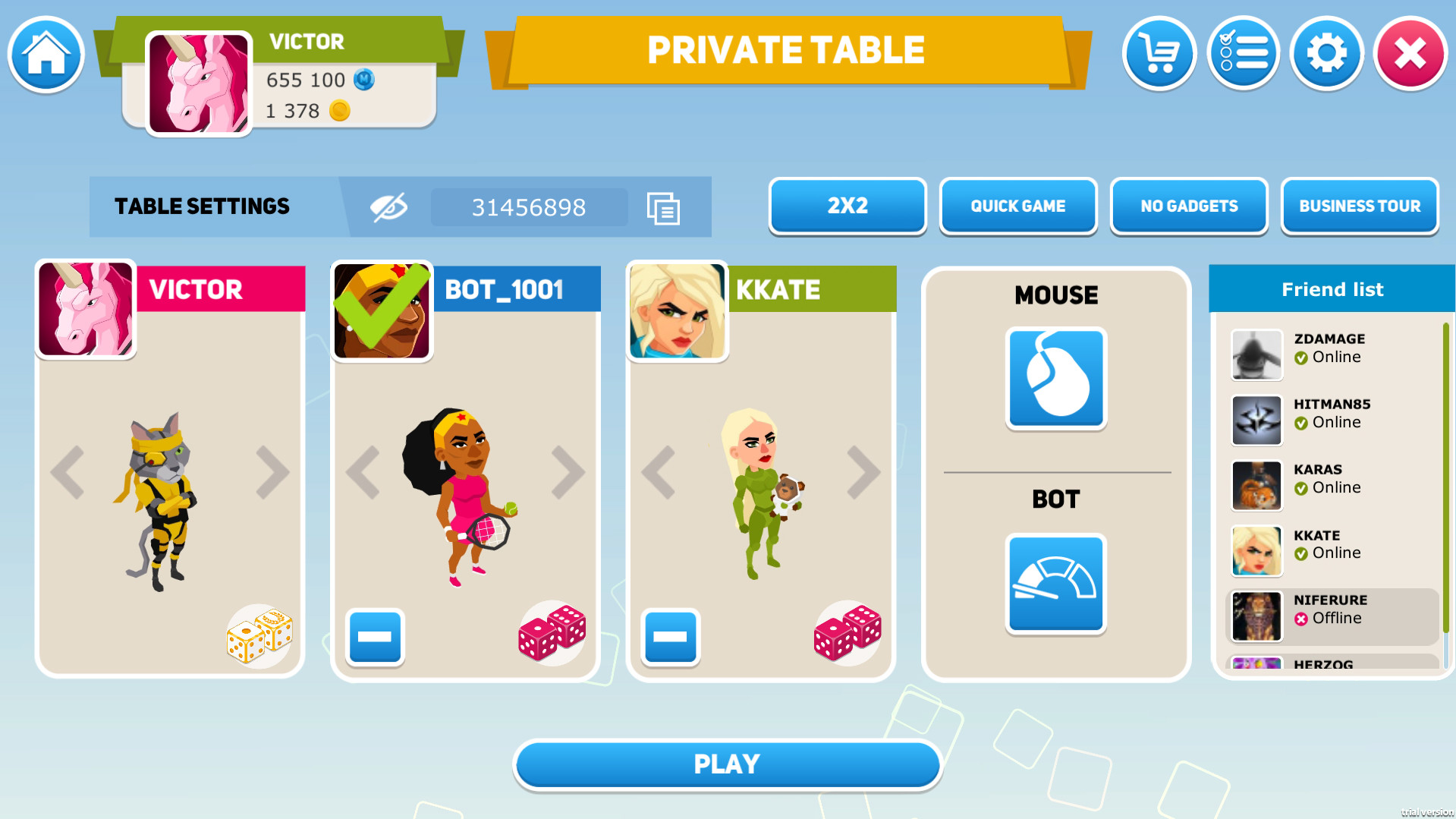Select the Business Tour mode

[1359, 206]
